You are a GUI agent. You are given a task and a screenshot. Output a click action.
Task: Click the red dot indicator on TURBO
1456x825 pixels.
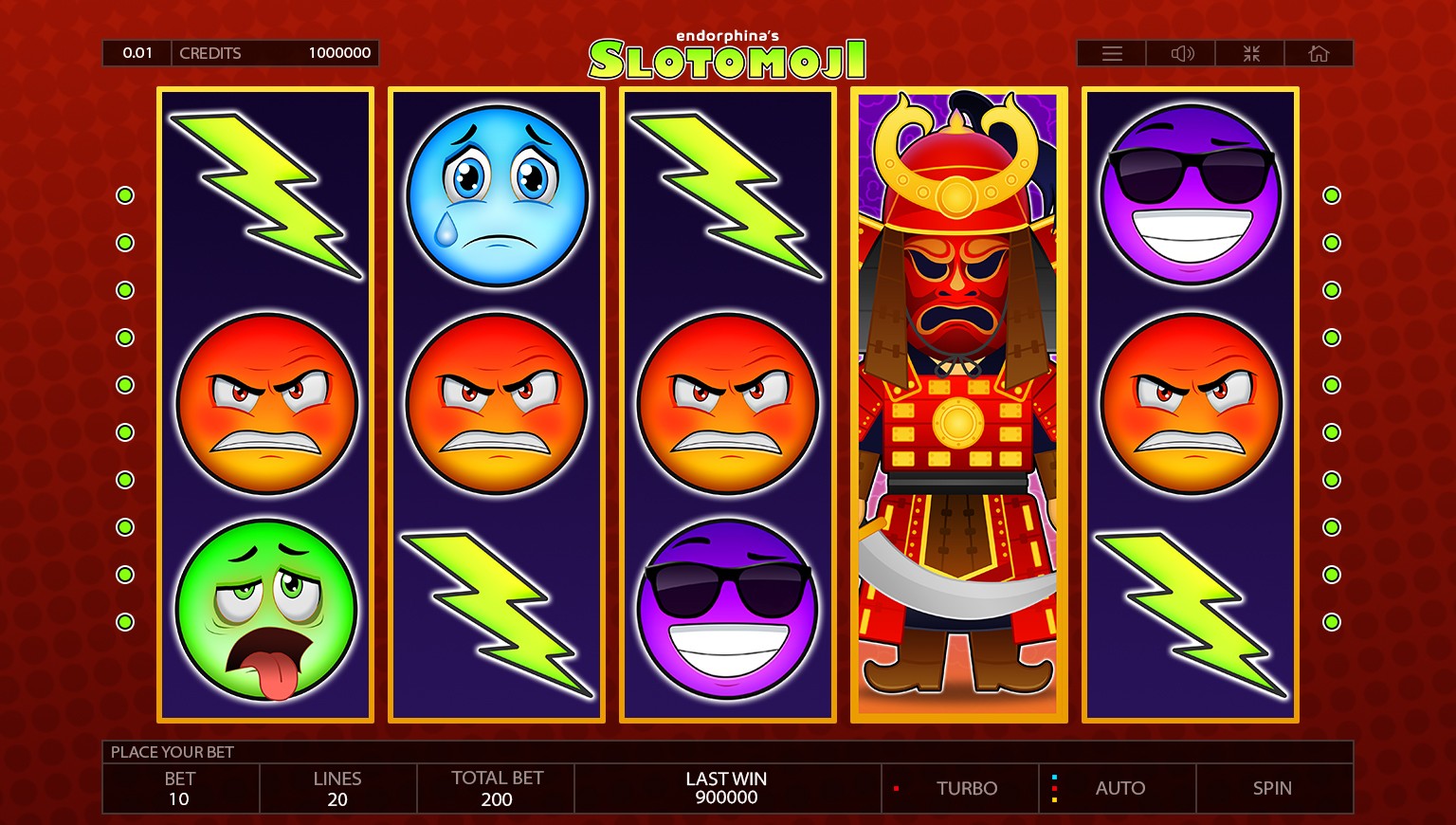pos(899,787)
